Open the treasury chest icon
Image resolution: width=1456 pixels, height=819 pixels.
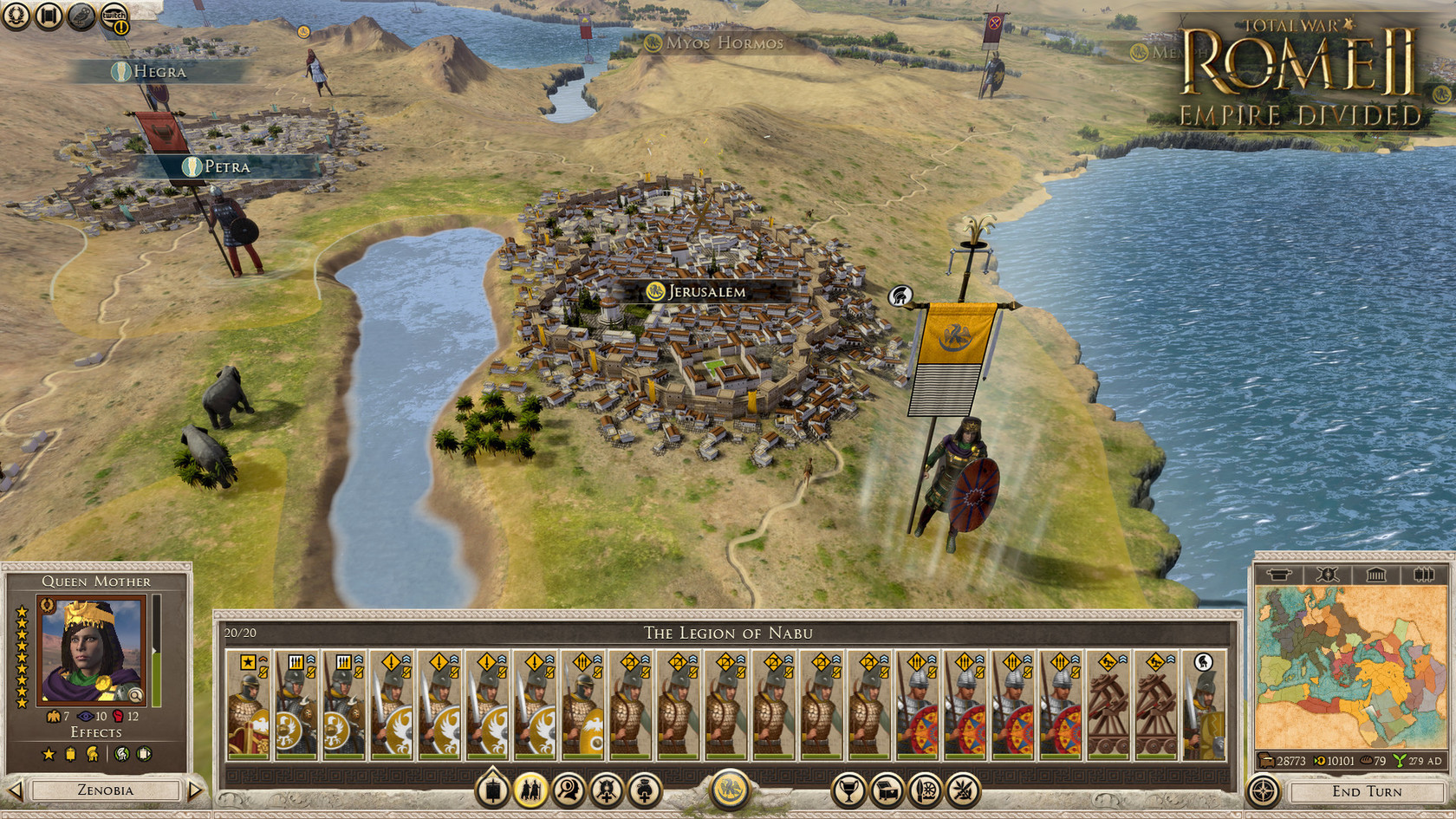click(887, 790)
